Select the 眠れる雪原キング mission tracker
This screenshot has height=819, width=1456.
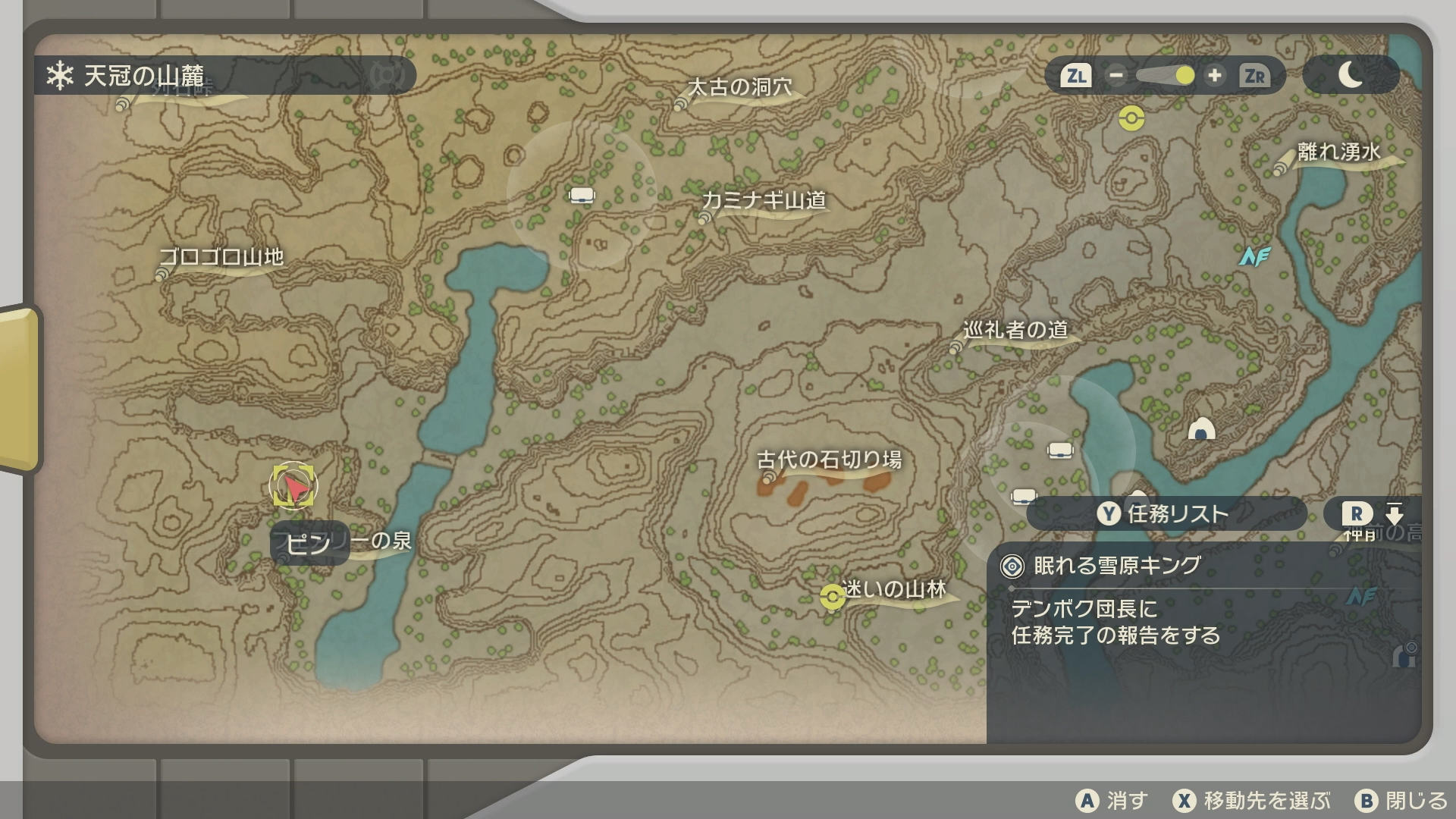(x=1117, y=566)
